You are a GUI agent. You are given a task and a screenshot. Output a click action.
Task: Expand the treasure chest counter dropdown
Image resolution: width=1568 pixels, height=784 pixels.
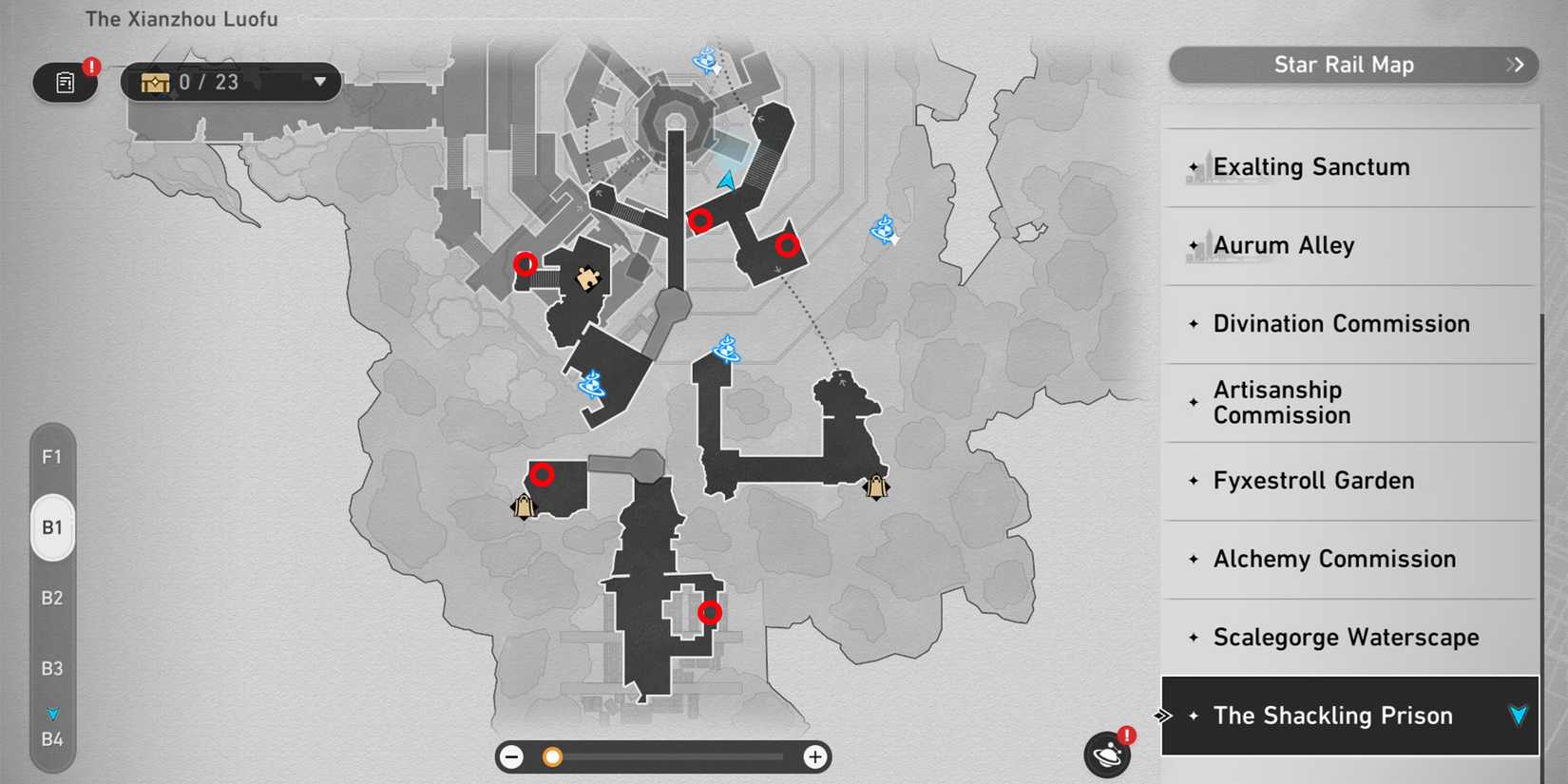click(x=320, y=82)
